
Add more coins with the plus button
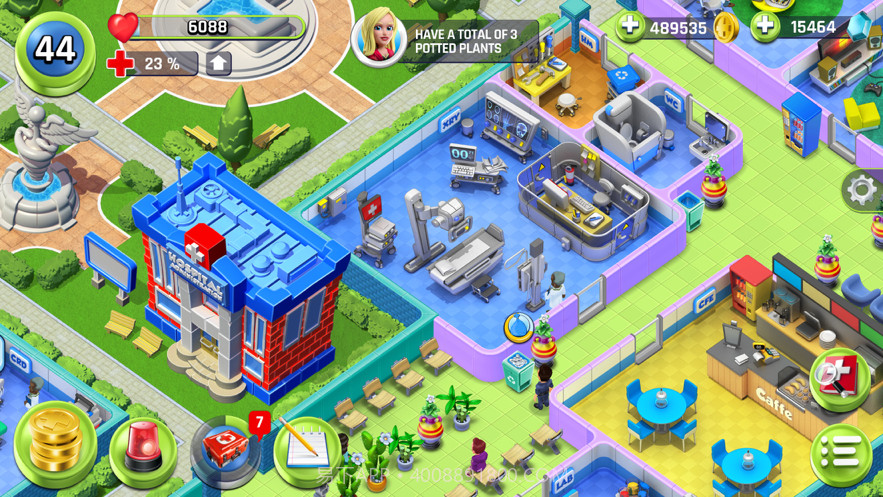click(x=631, y=27)
